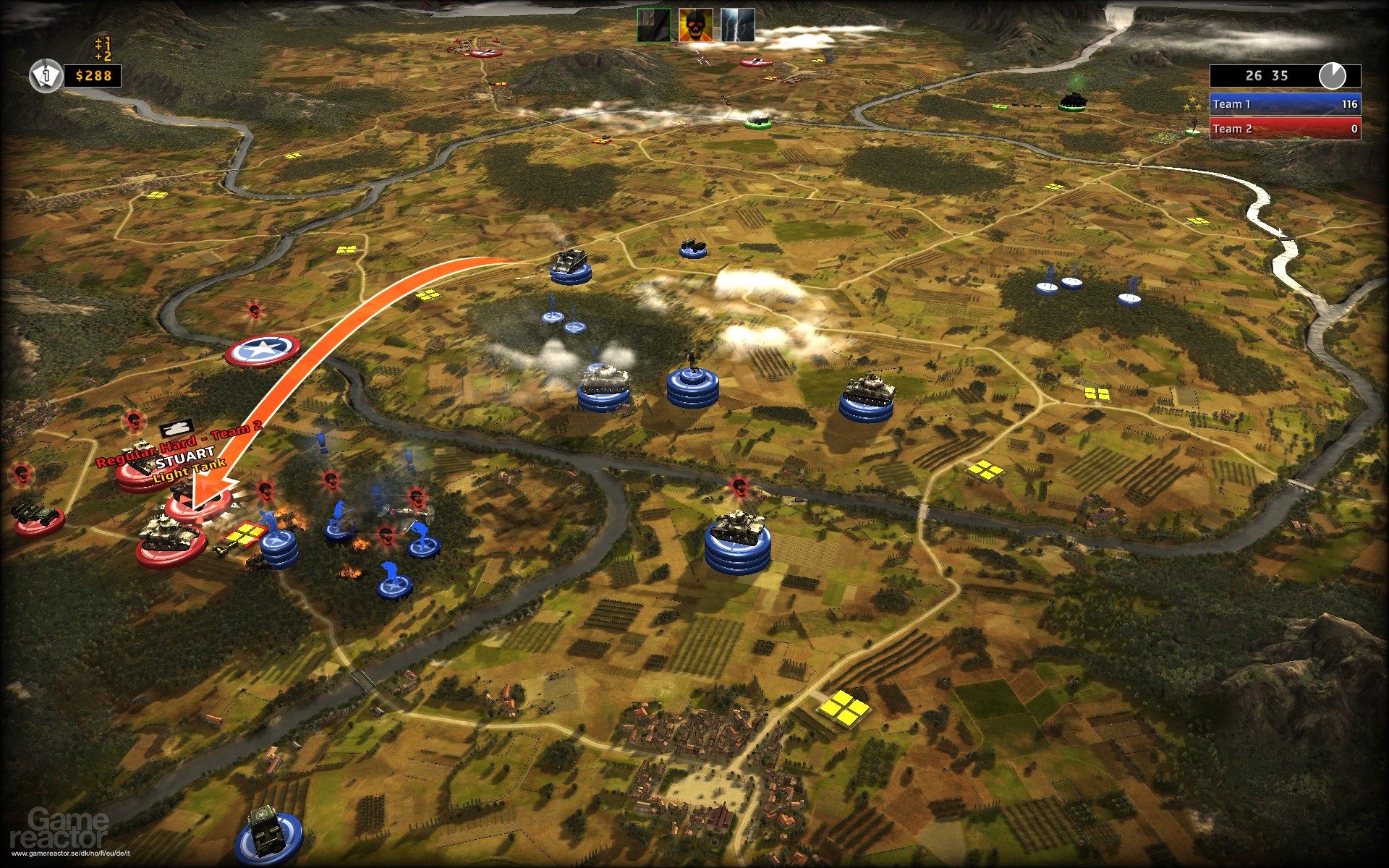Select the dark camouflage net ruse icon
The image size is (1389, 868).
pyautogui.click(x=653, y=25)
